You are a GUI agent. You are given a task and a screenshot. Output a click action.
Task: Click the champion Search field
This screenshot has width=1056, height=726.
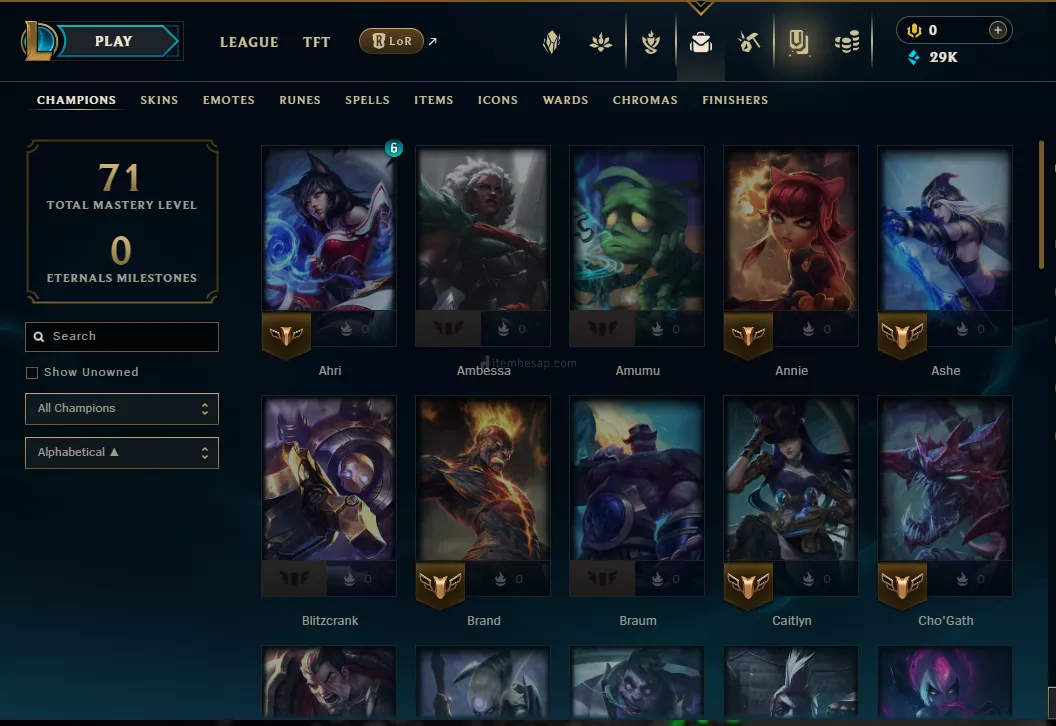tap(122, 337)
